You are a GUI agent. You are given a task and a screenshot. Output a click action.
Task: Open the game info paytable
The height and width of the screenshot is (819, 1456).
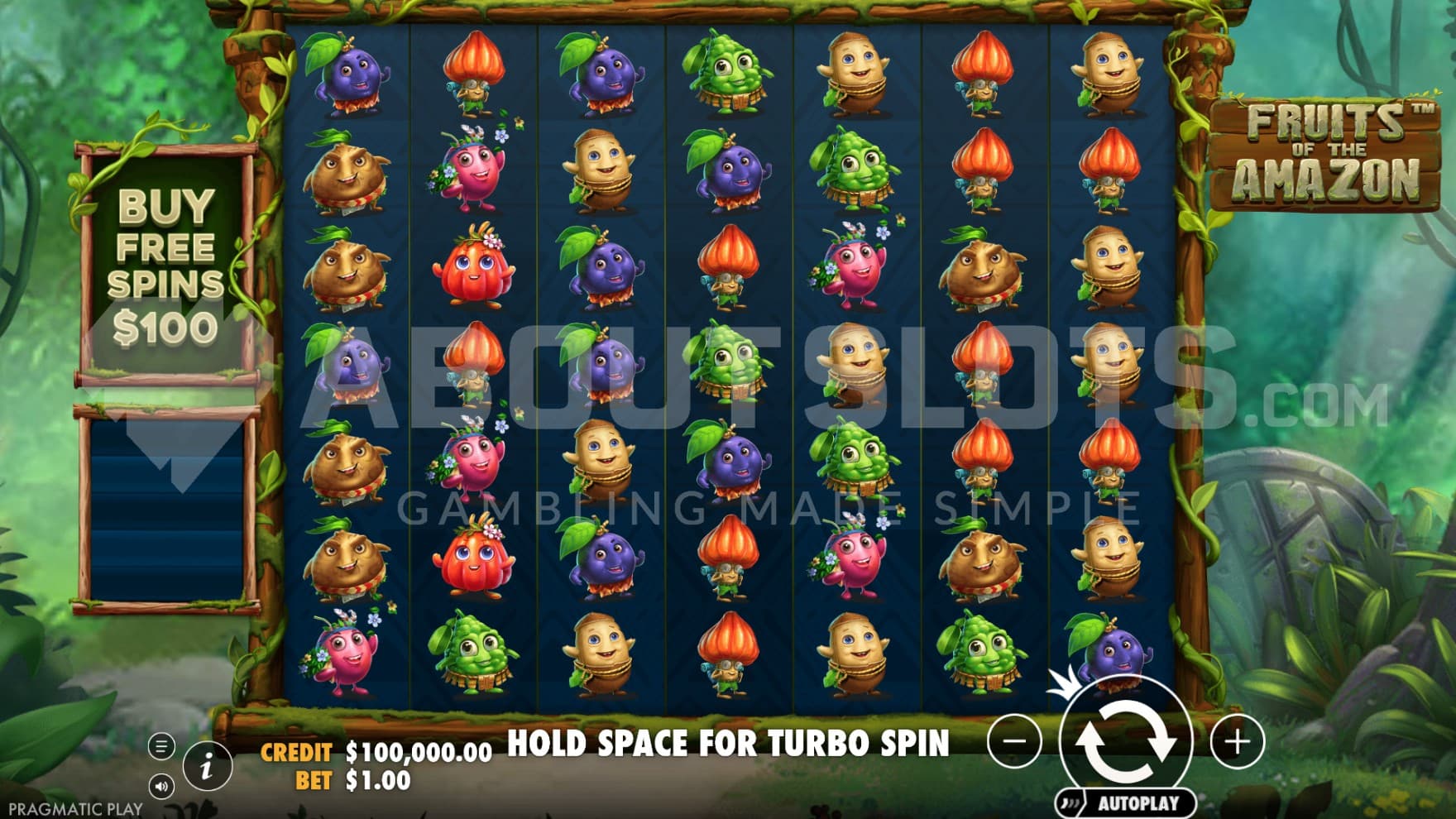(207, 765)
